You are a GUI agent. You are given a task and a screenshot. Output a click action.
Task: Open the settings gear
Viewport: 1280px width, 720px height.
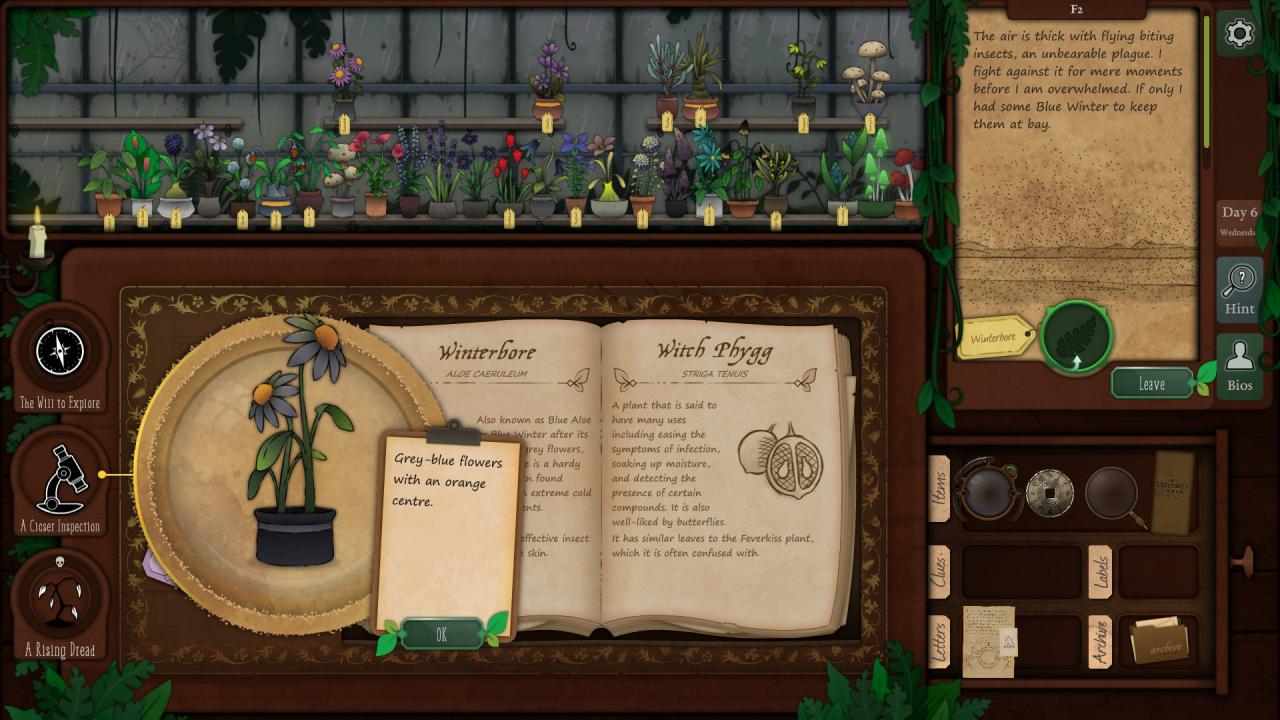[x=1239, y=34]
